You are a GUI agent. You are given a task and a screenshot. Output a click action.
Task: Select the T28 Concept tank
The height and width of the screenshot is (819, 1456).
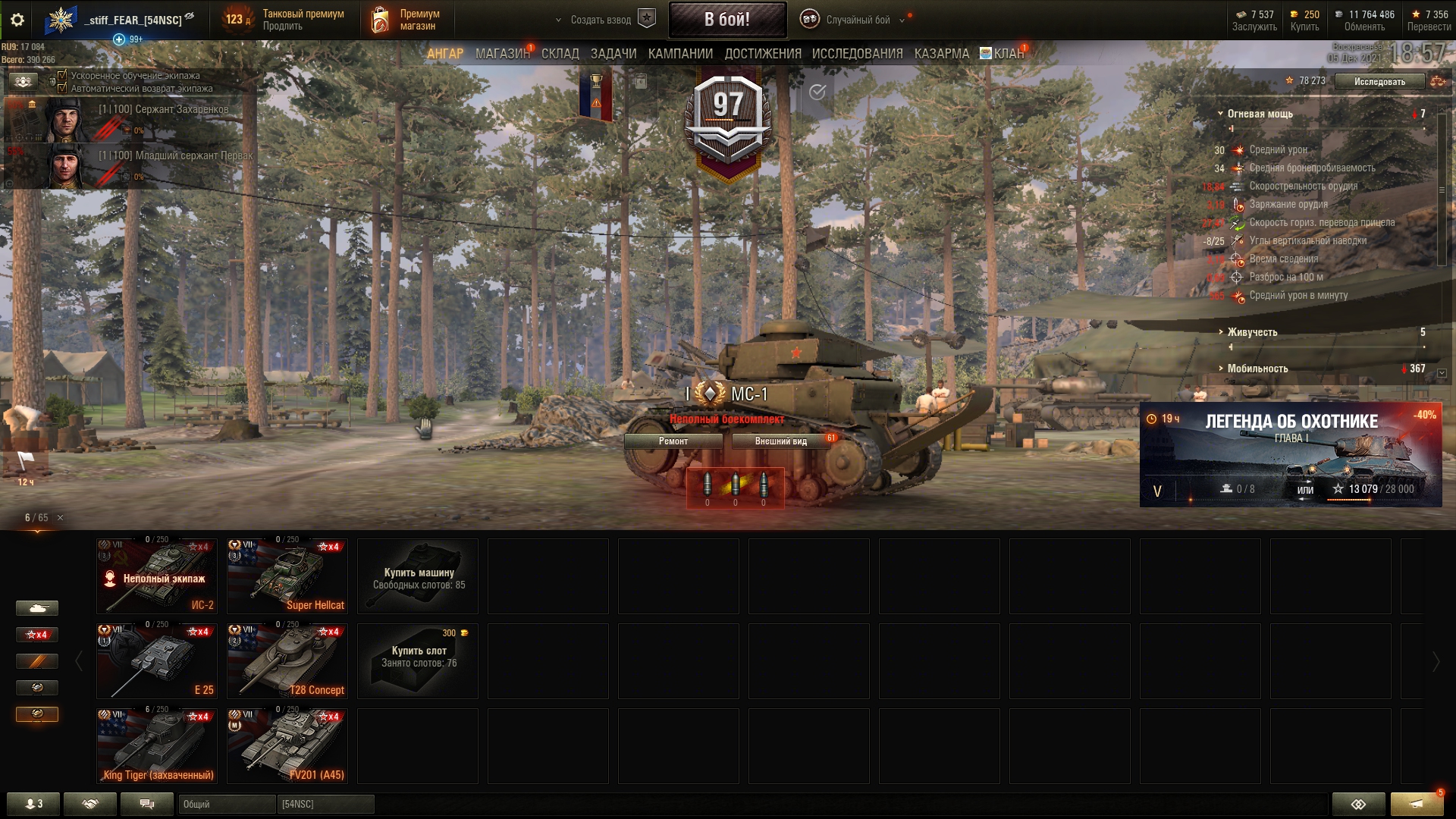287,661
